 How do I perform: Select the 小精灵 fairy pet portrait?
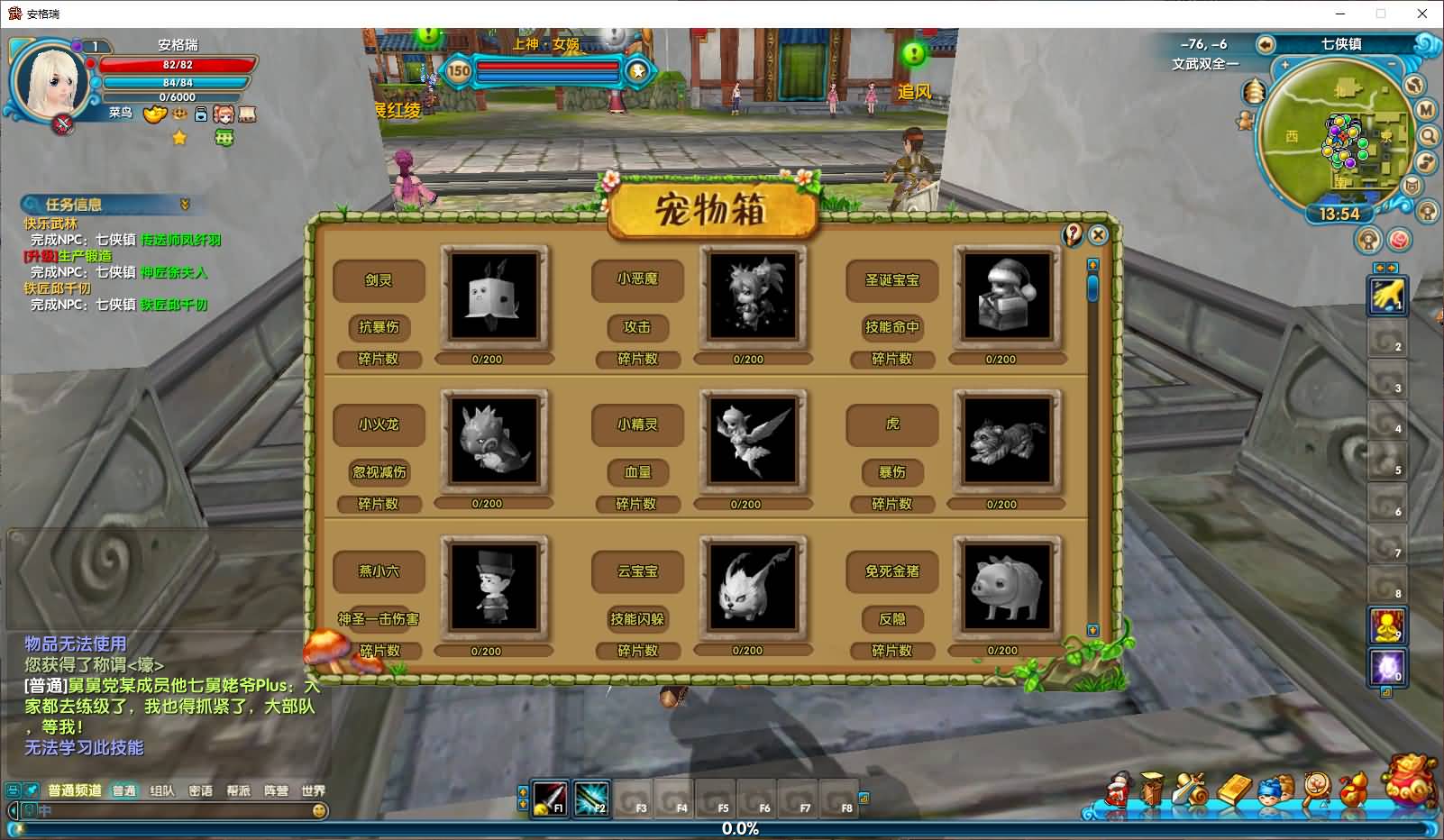[x=753, y=442]
